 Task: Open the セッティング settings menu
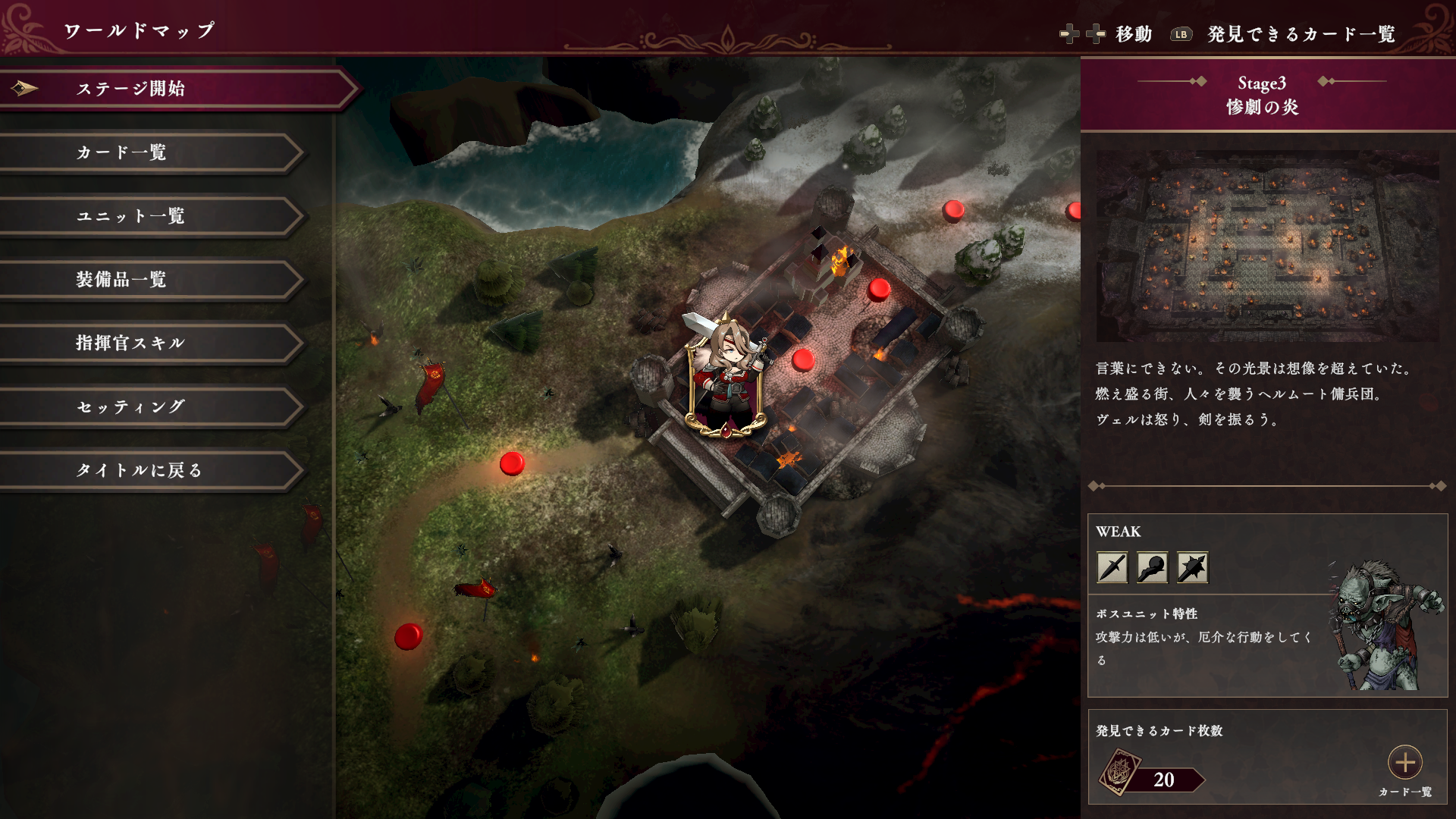152,407
